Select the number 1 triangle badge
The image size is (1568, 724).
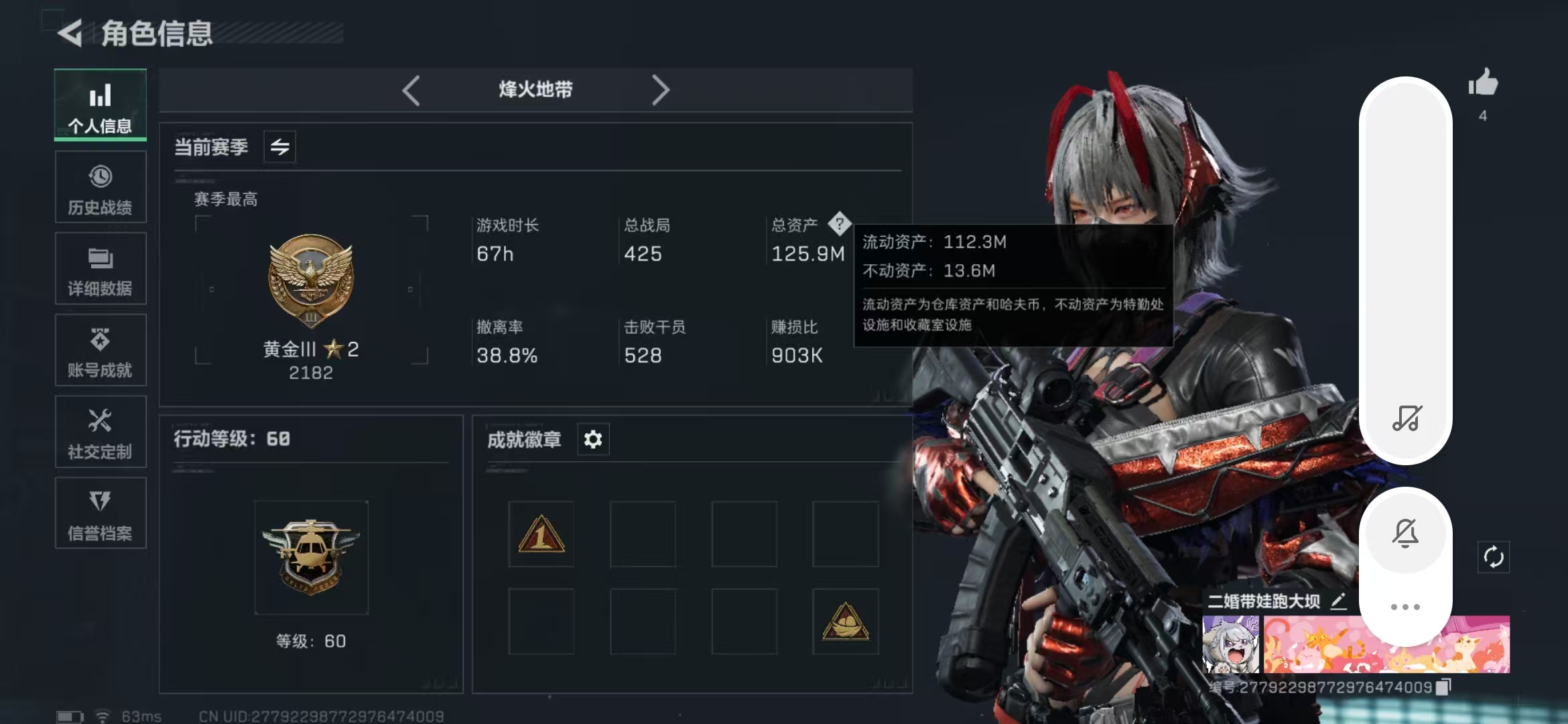tap(541, 535)
